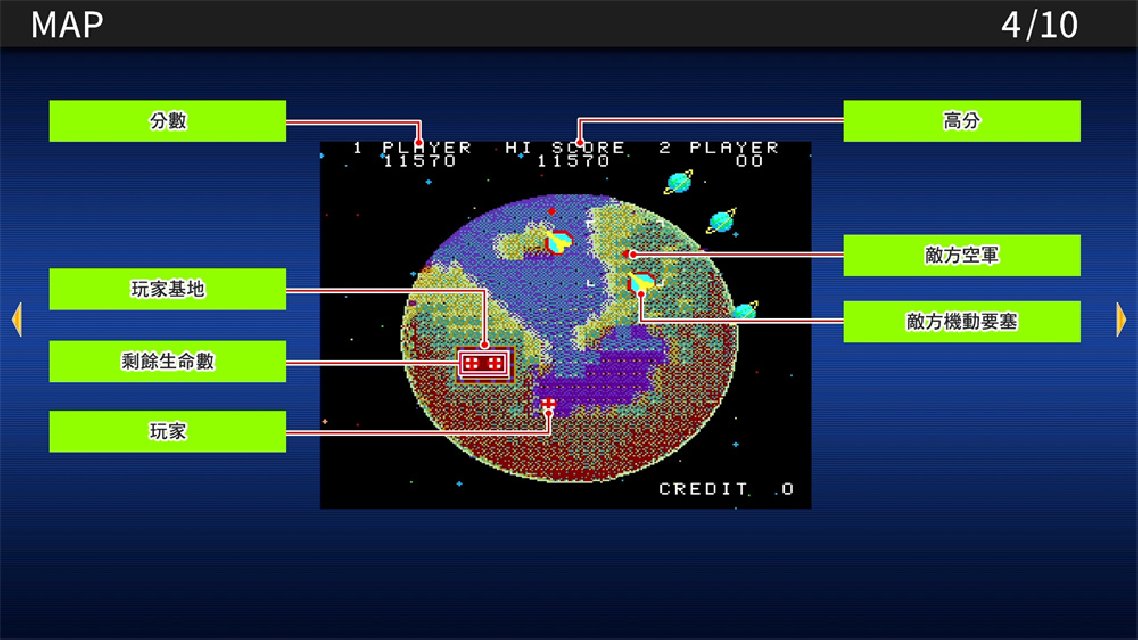
Task: Go to the next manual page arrow
Action: (x=1121, y=319)
